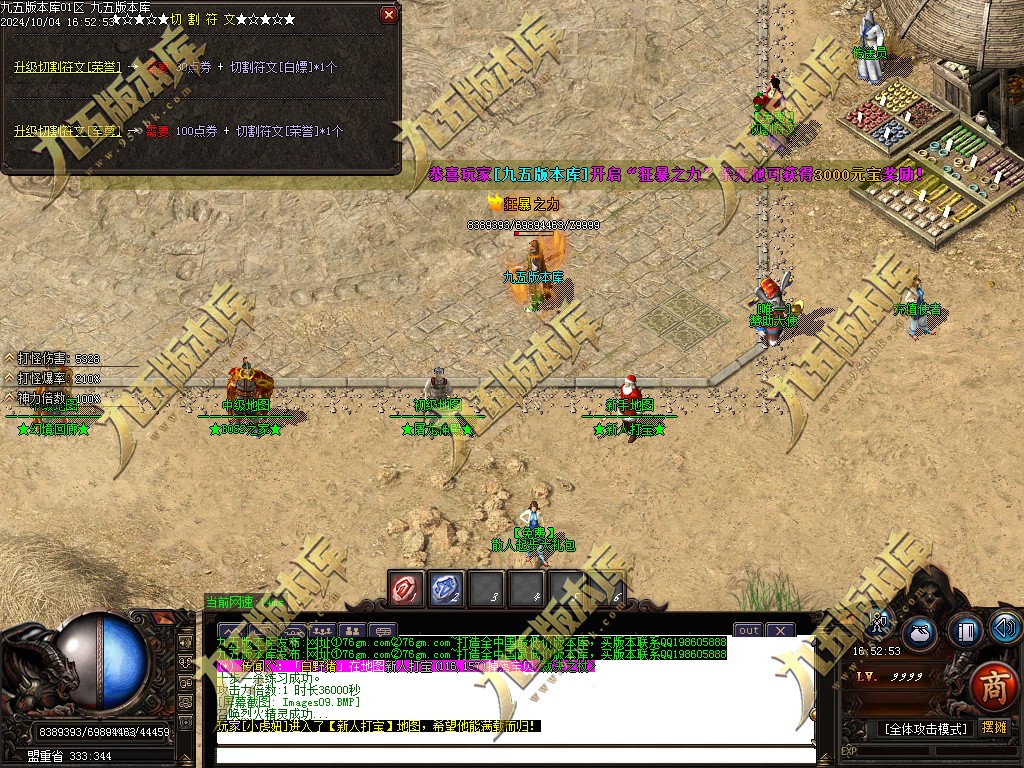Open the skill book icon
This screenshot has width=1024, height=768.
pyautogui.click(x=965, y=632)
